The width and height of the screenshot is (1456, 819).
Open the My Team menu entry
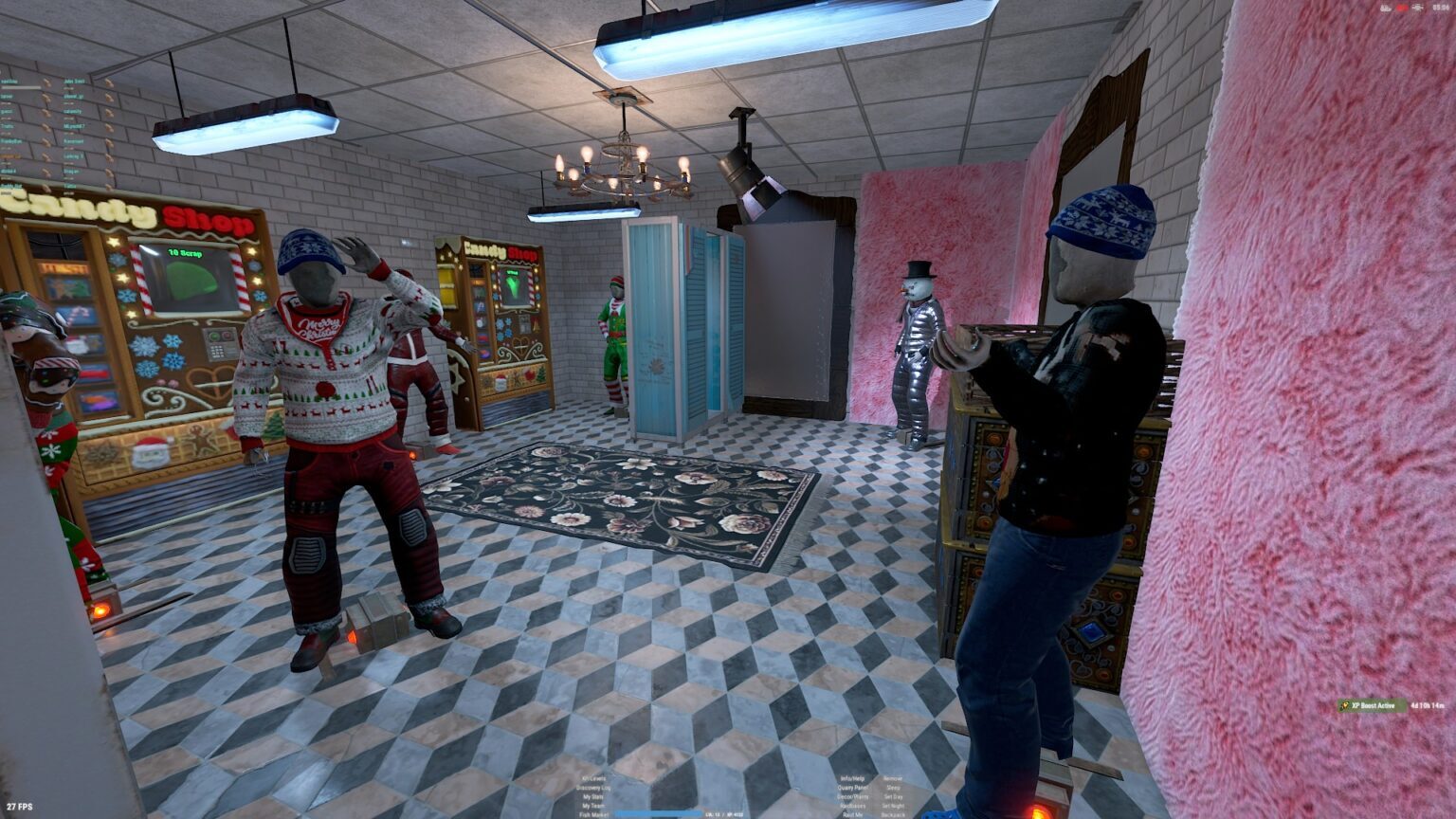click(x=593, y=806)
